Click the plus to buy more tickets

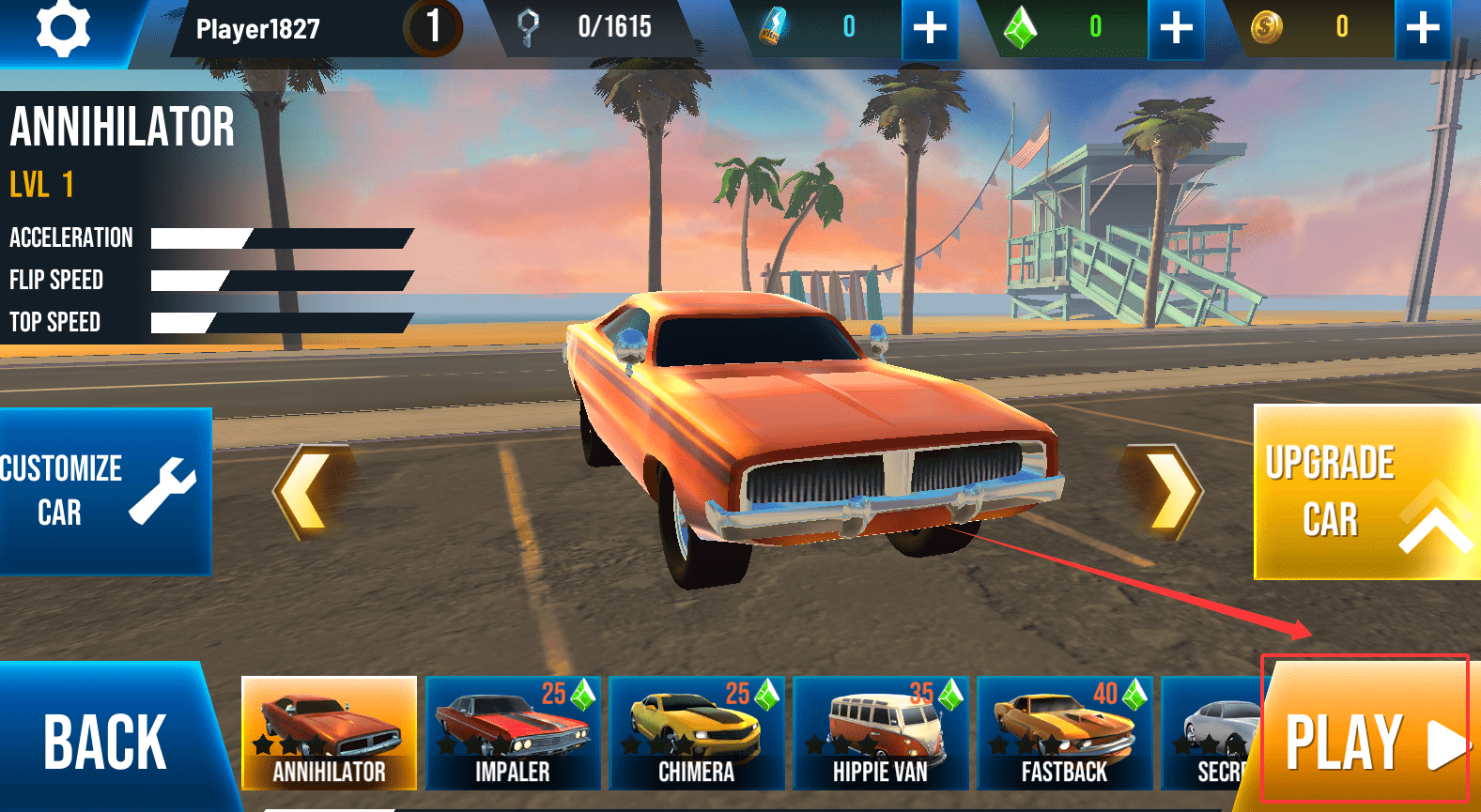(929, 26)
